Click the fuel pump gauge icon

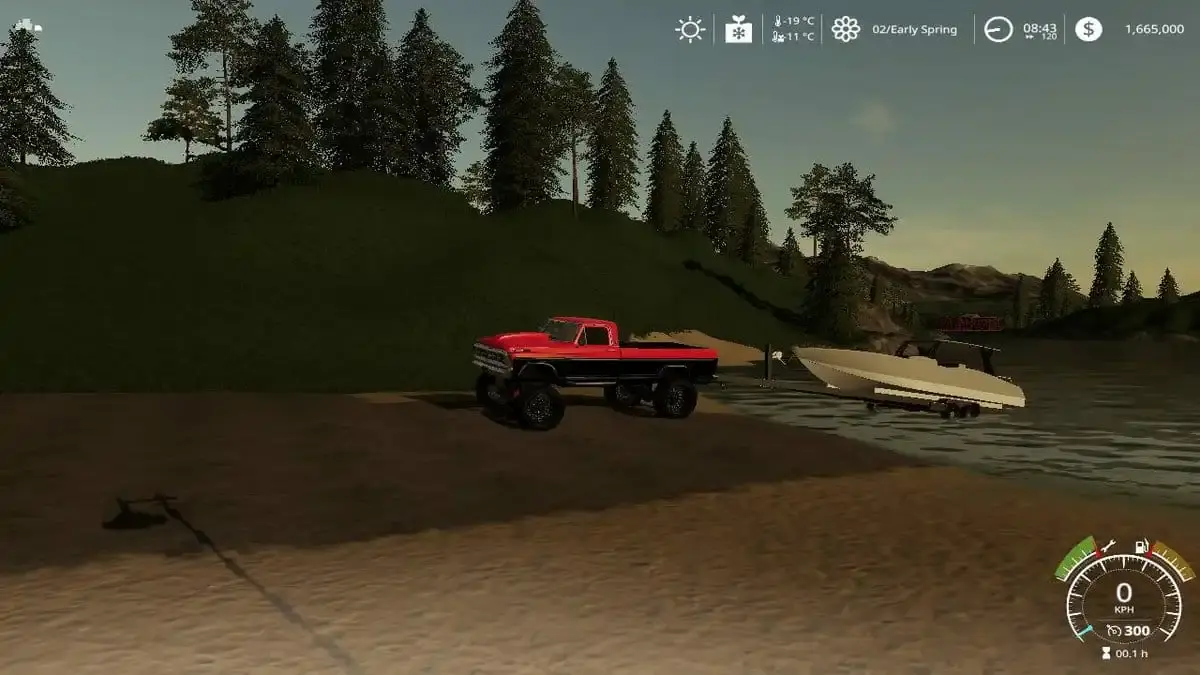pyautogui.click(x=1138, y=547)
